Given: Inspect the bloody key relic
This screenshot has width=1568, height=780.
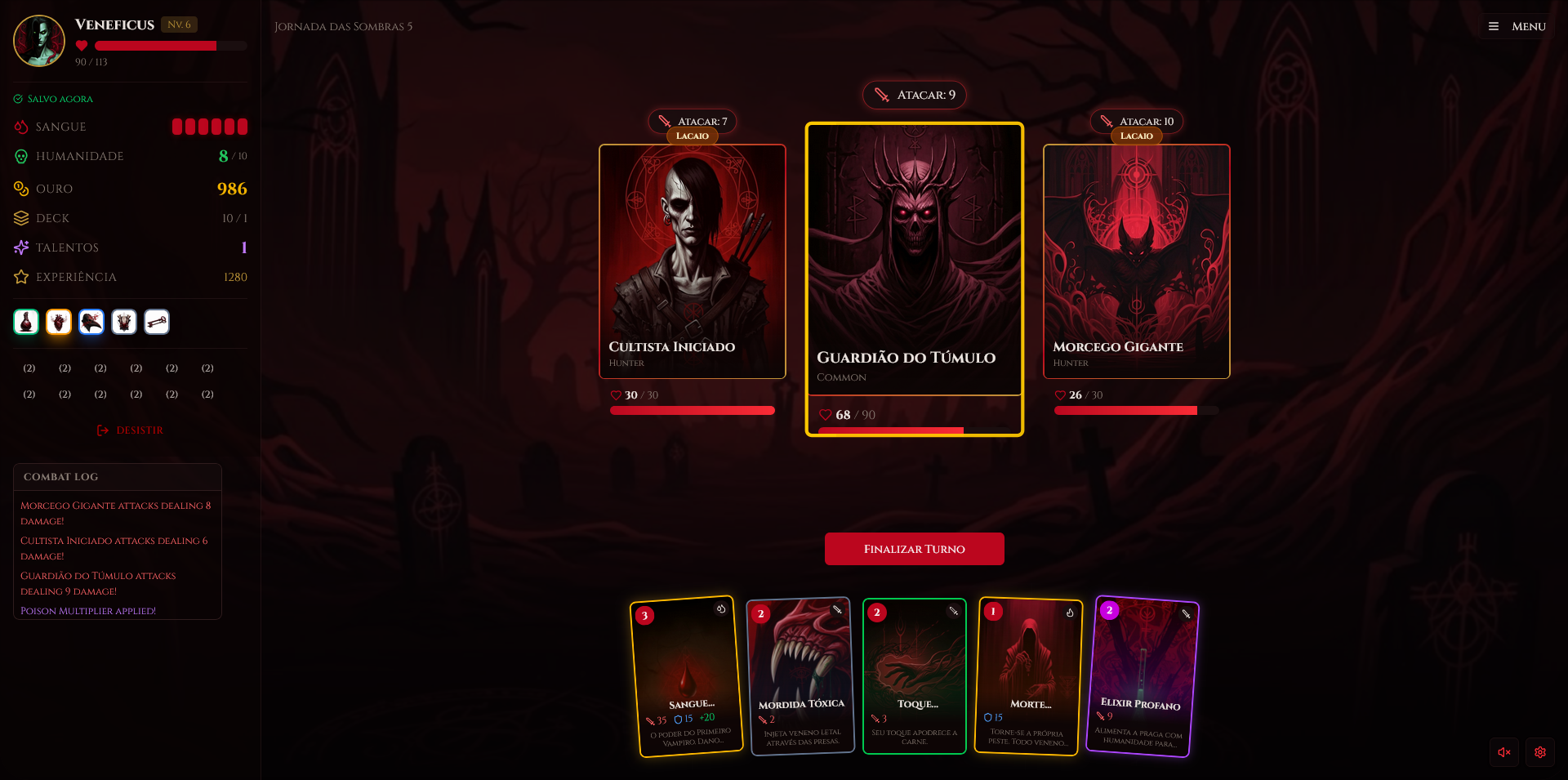Looking at the screenshot, I should click(157, 322).
